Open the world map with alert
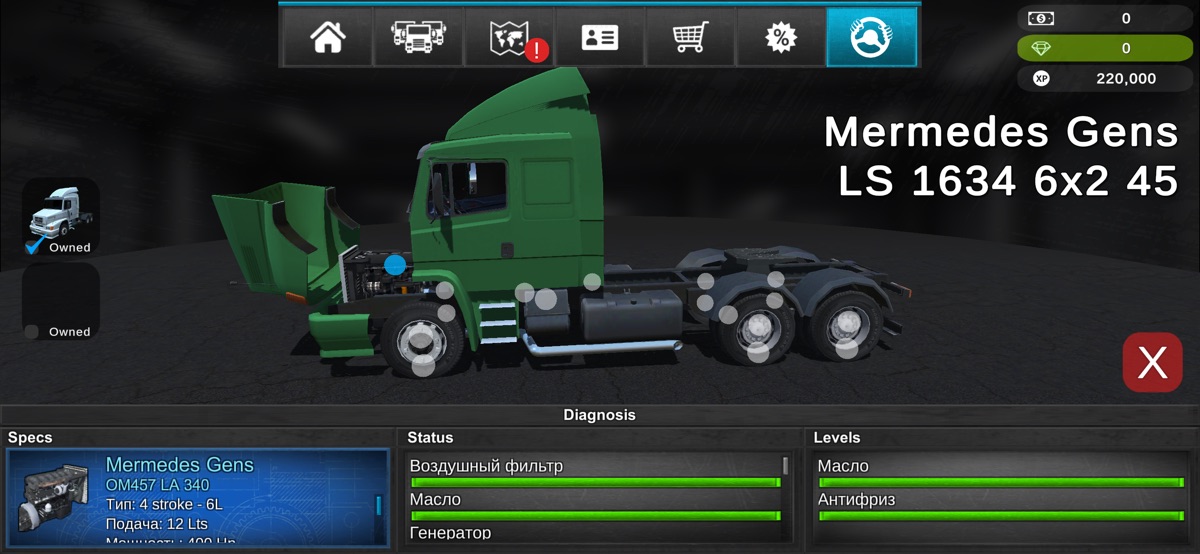Screen dimensions: 1200x554 (x=509, y=37)
